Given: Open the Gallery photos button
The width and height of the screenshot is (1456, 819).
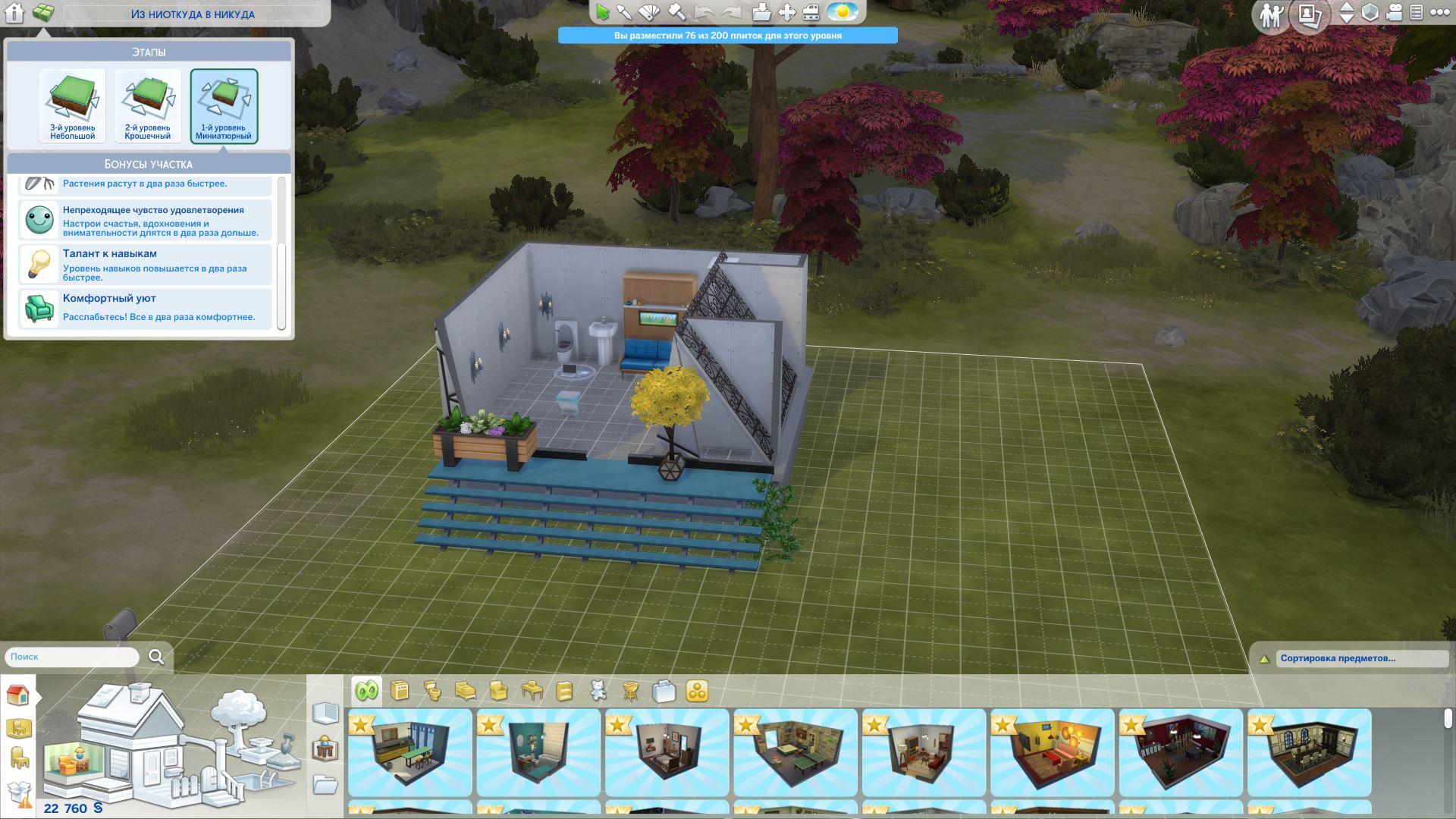Looking at the screenshot, I should pyautogui.click(x=1310, y=14).
